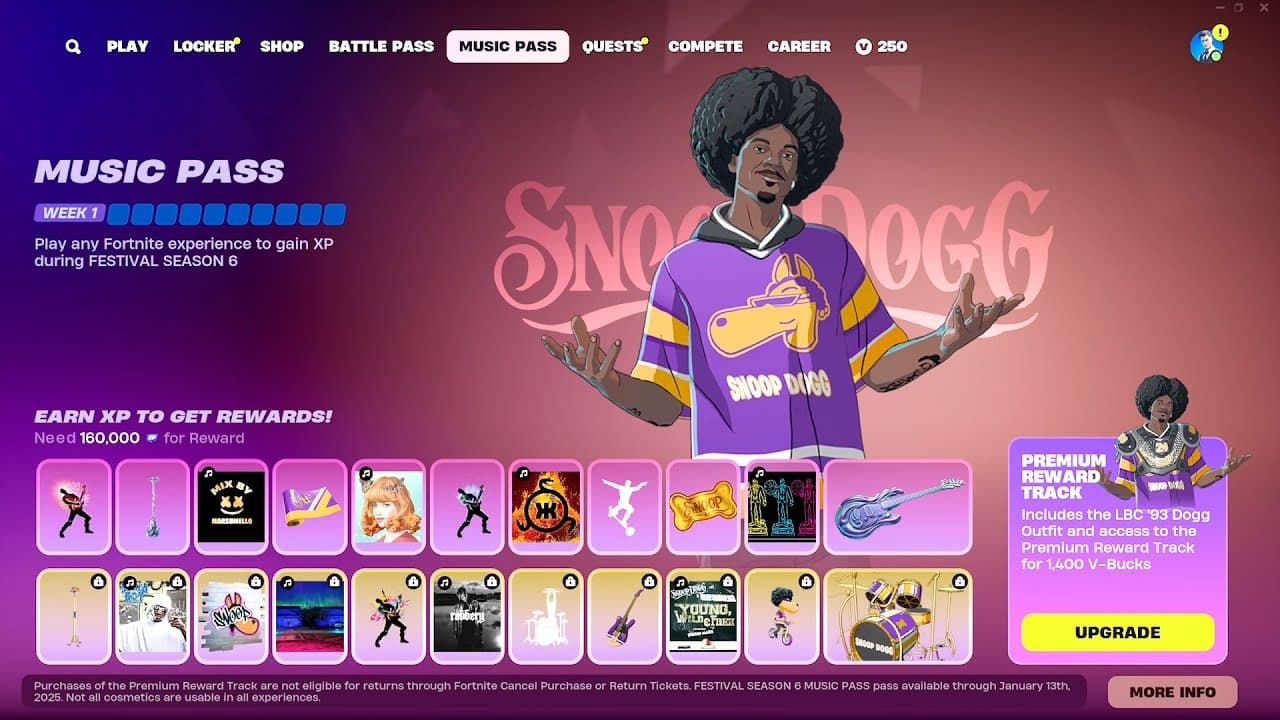This screenshot has height=720, width=1280.
Task: Open the search magnifier icon
Action: coord(71,46)
